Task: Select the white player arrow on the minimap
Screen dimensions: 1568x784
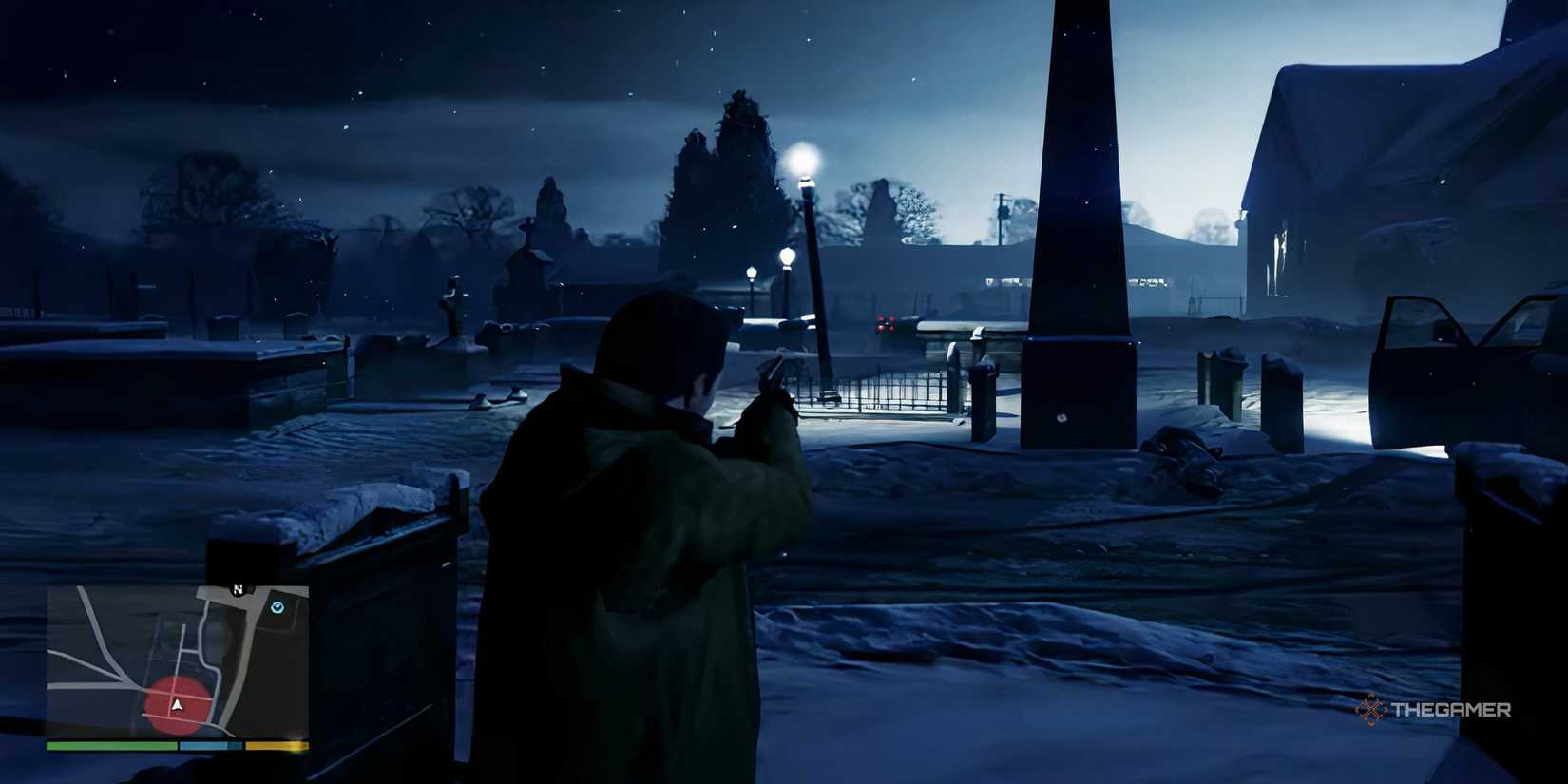Action: [x=177, y=703]
